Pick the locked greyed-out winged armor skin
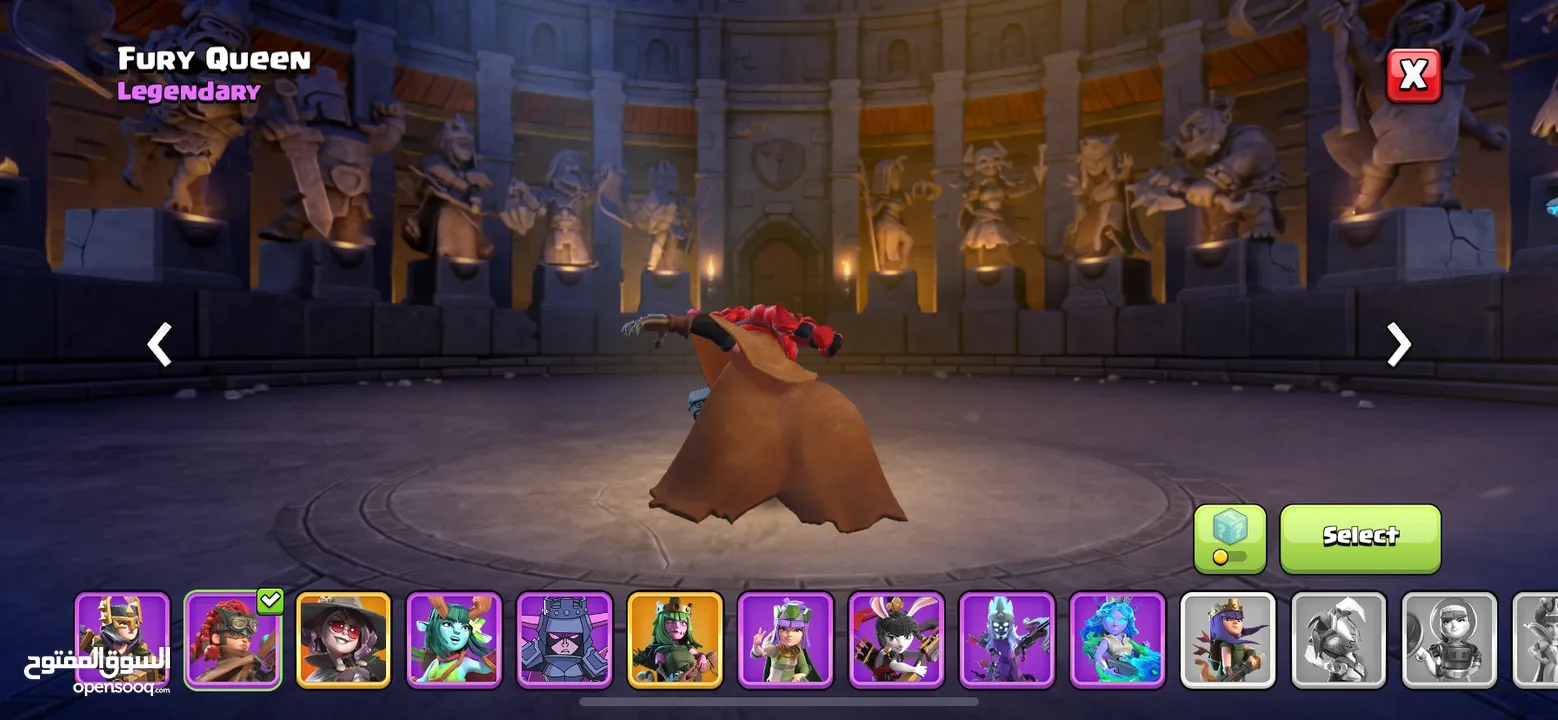1558x720 pixels. [1338, 640]
